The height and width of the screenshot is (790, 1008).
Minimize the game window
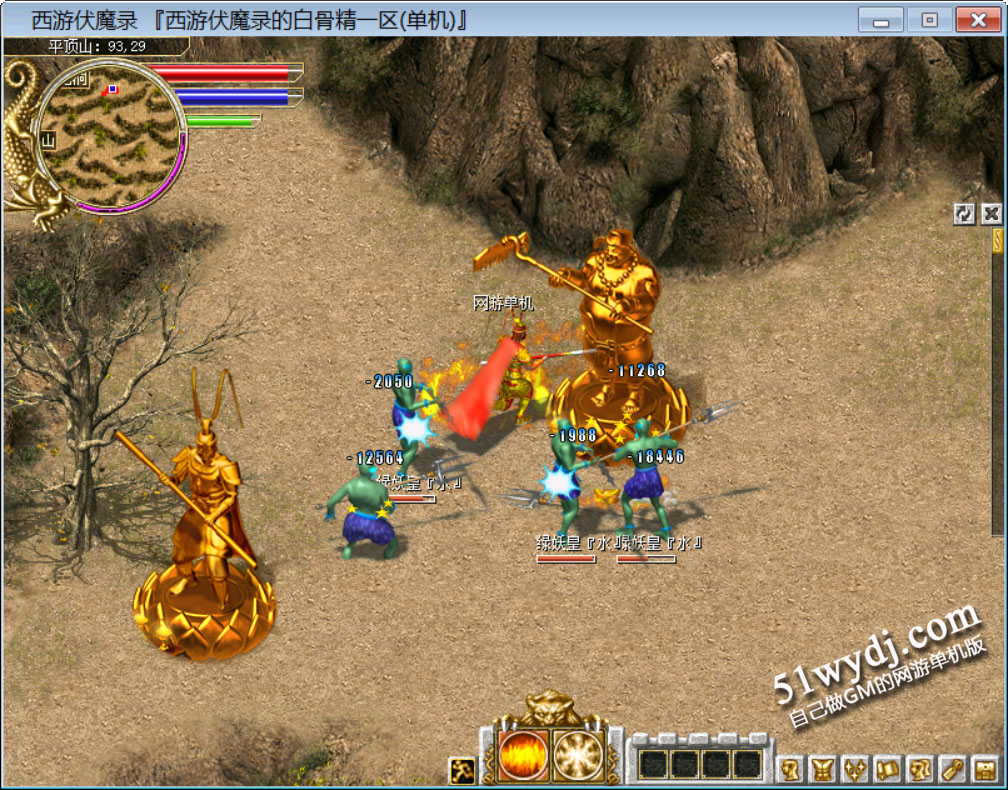[881, 20]
